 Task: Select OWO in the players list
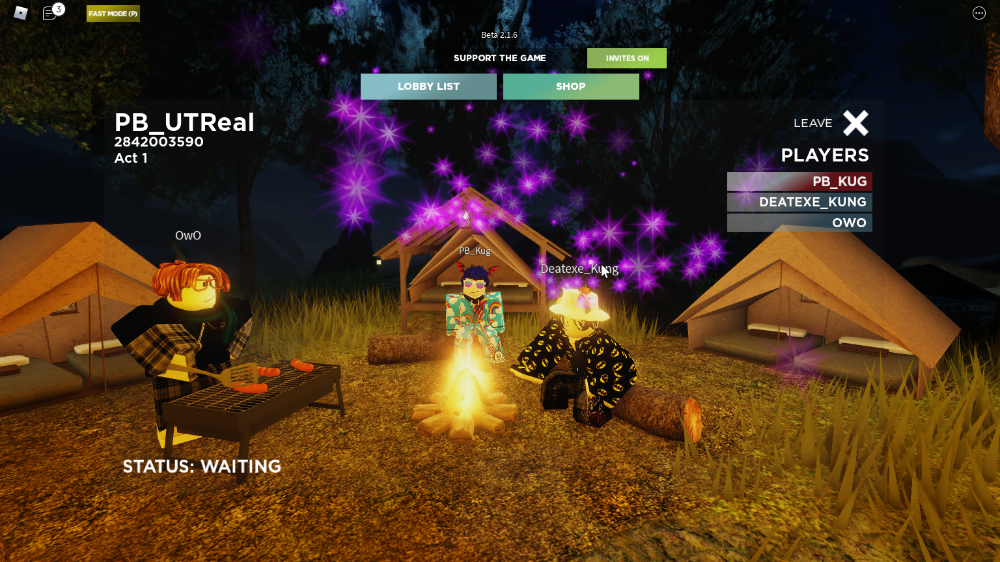pos(799,222)
